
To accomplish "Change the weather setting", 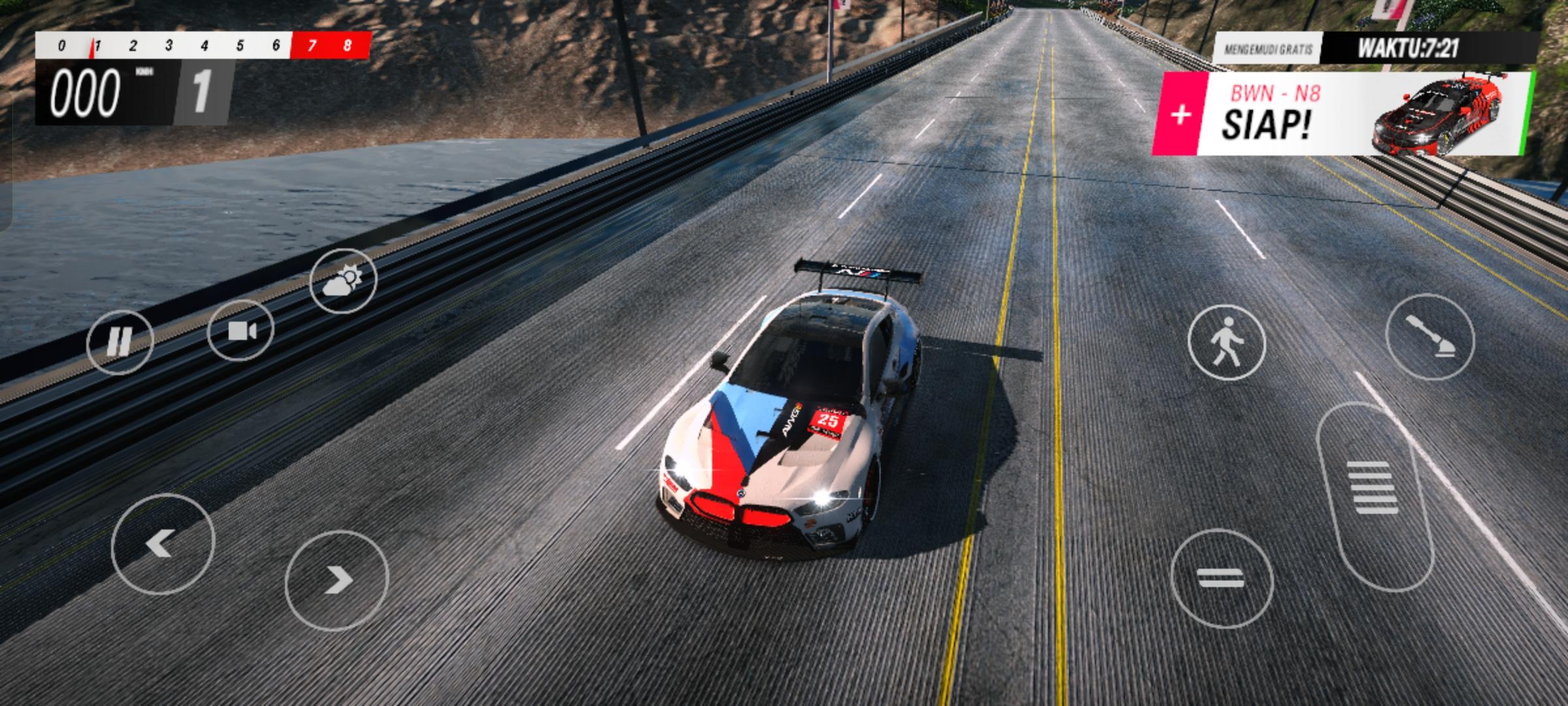I will (343, 280).
